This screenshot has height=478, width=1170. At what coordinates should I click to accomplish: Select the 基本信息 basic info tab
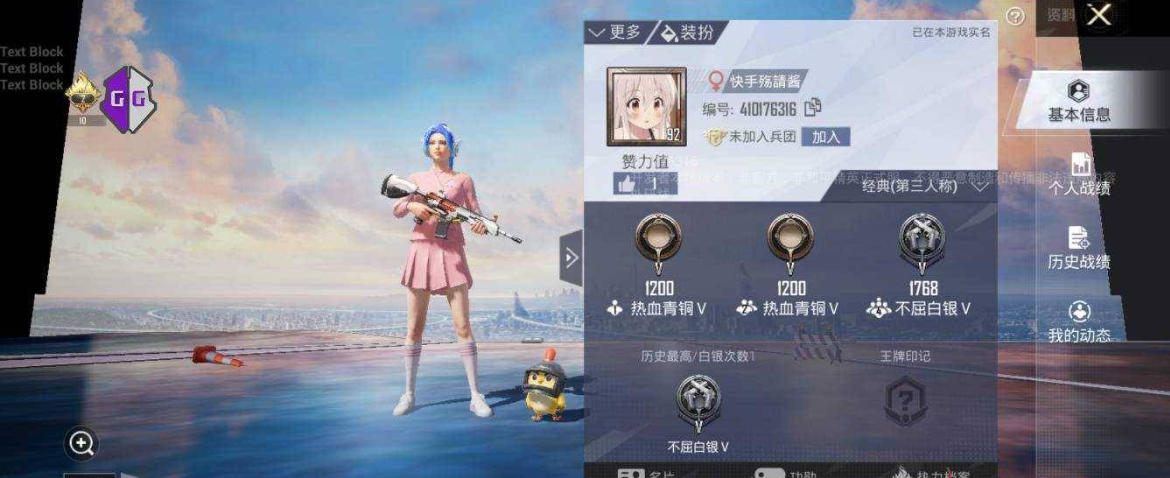[x=1079, y=102]
